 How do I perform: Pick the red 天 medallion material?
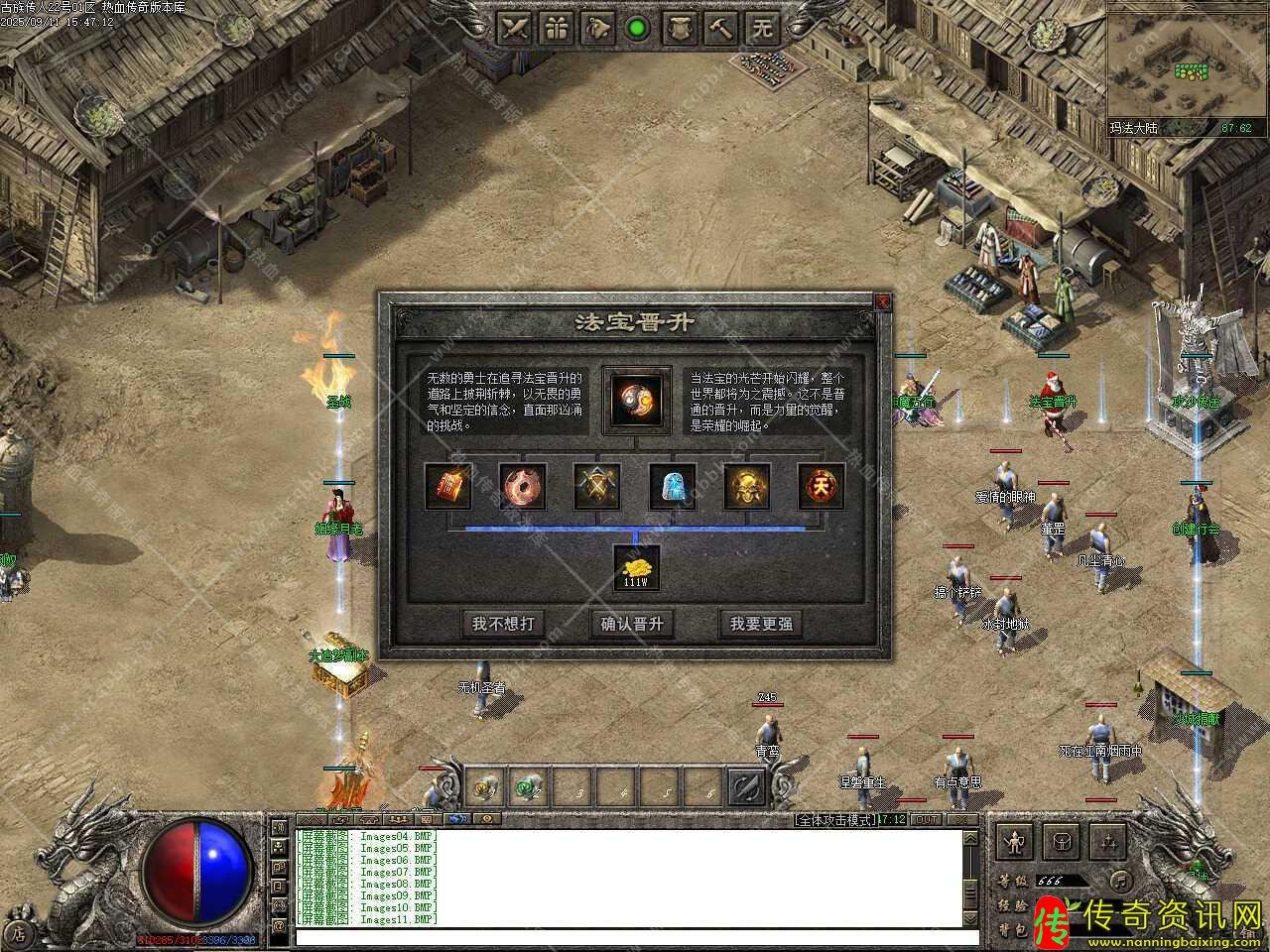tap(822, 486)
